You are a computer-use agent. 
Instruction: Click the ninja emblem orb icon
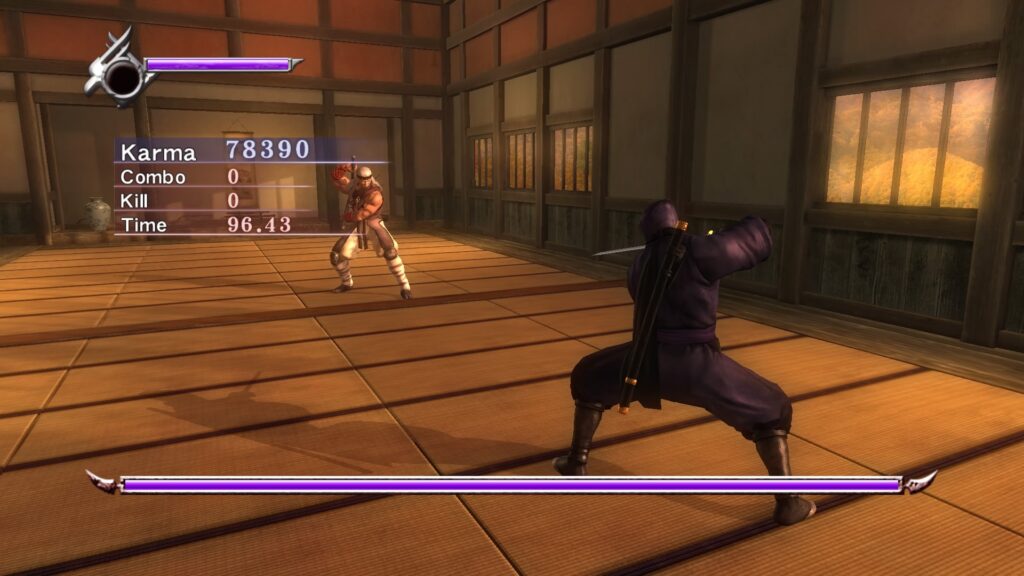tap(121, 73)
